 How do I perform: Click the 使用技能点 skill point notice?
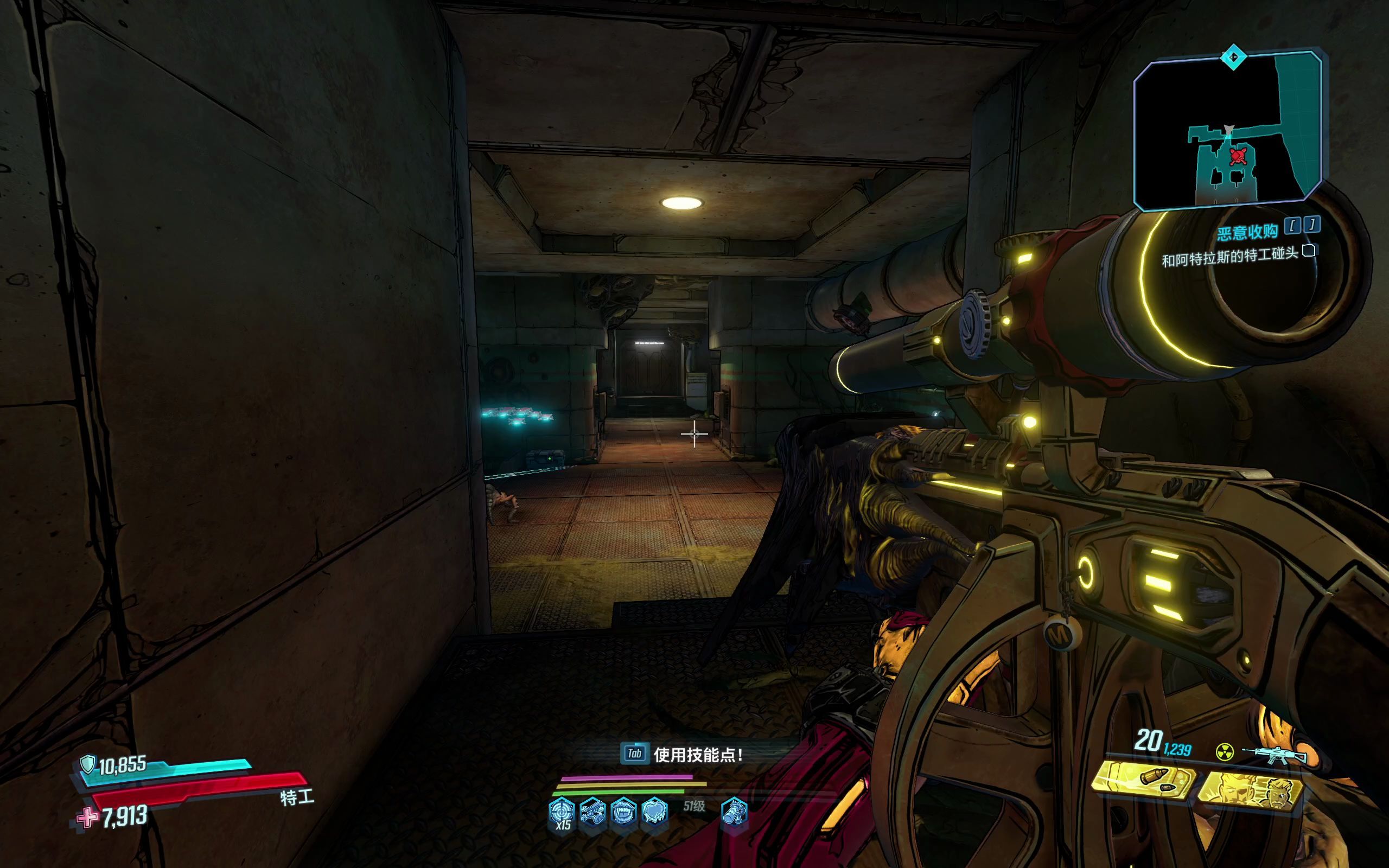[683, 754]
